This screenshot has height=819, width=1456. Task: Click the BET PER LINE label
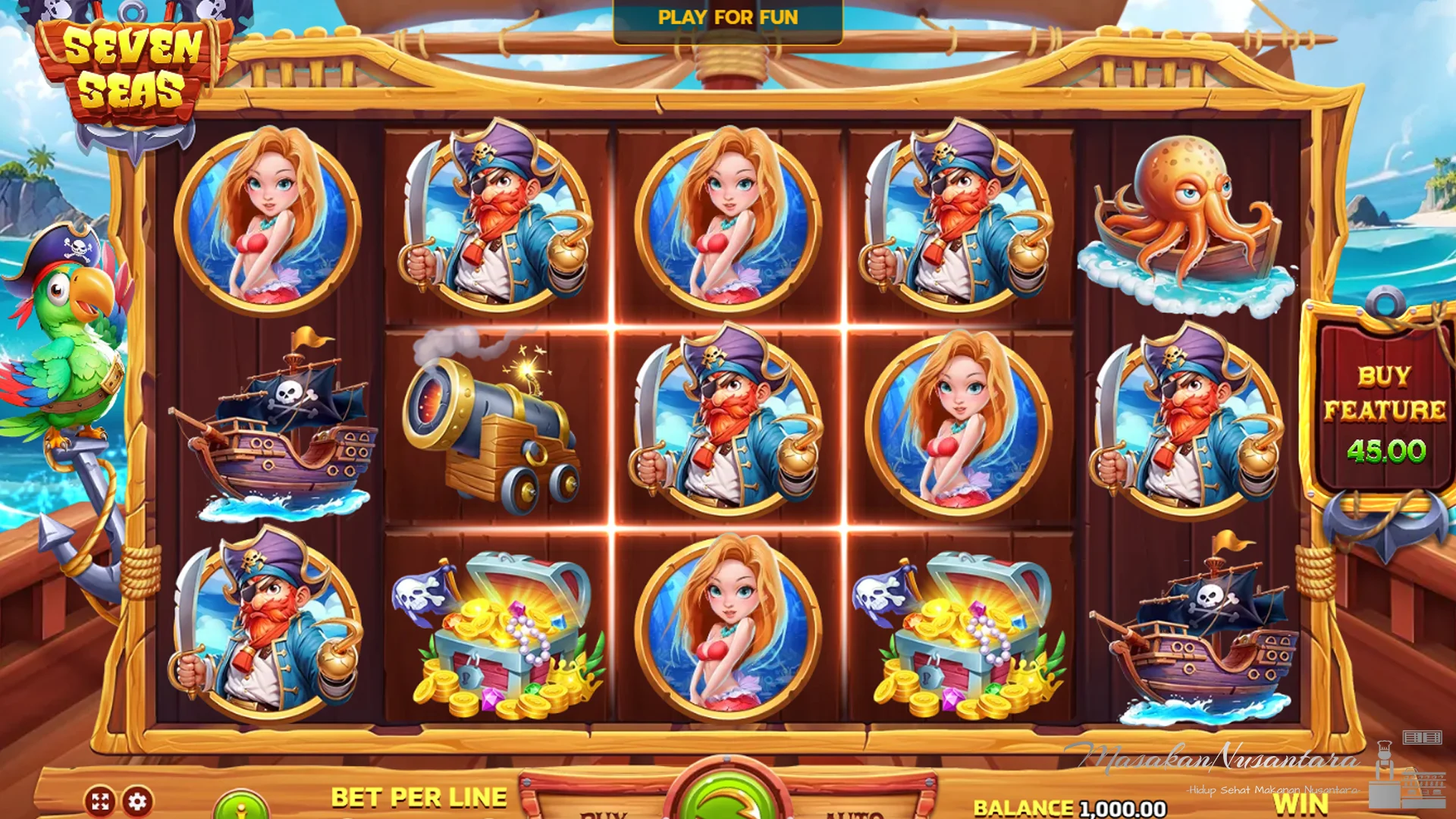(x=419, y=796)
